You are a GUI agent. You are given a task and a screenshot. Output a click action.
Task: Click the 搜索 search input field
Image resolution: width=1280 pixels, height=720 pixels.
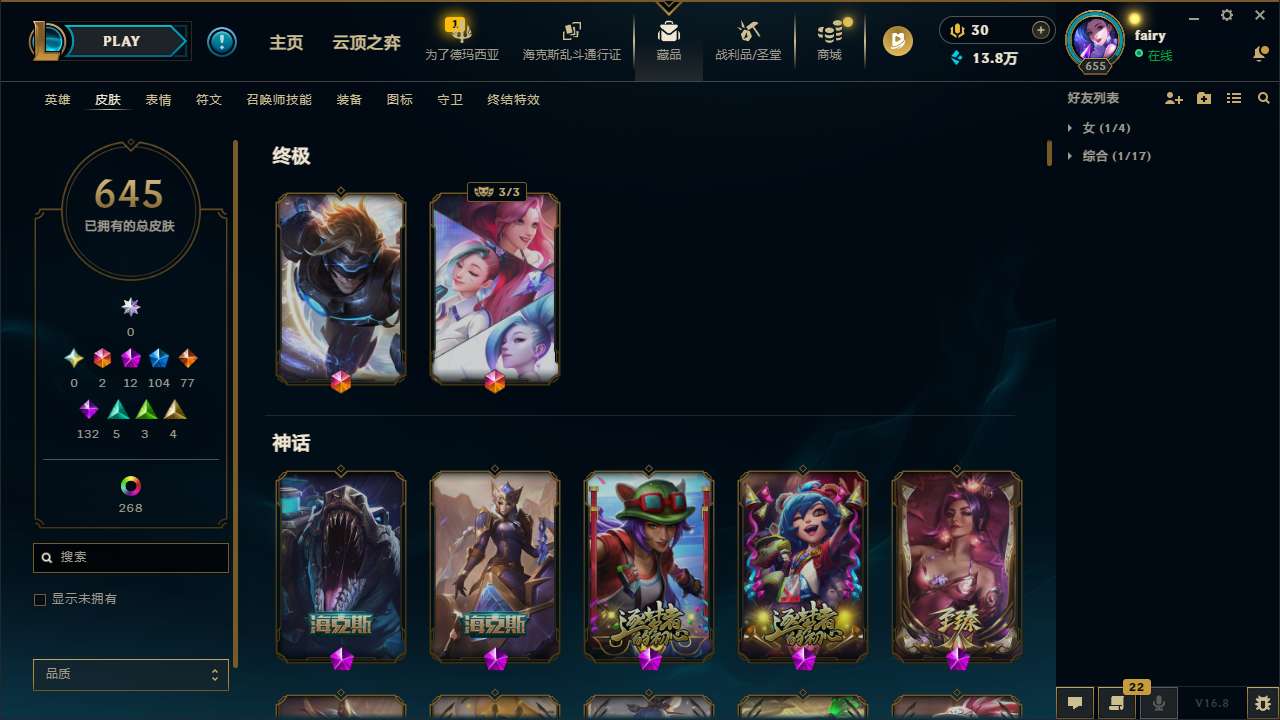coord(130,558)
